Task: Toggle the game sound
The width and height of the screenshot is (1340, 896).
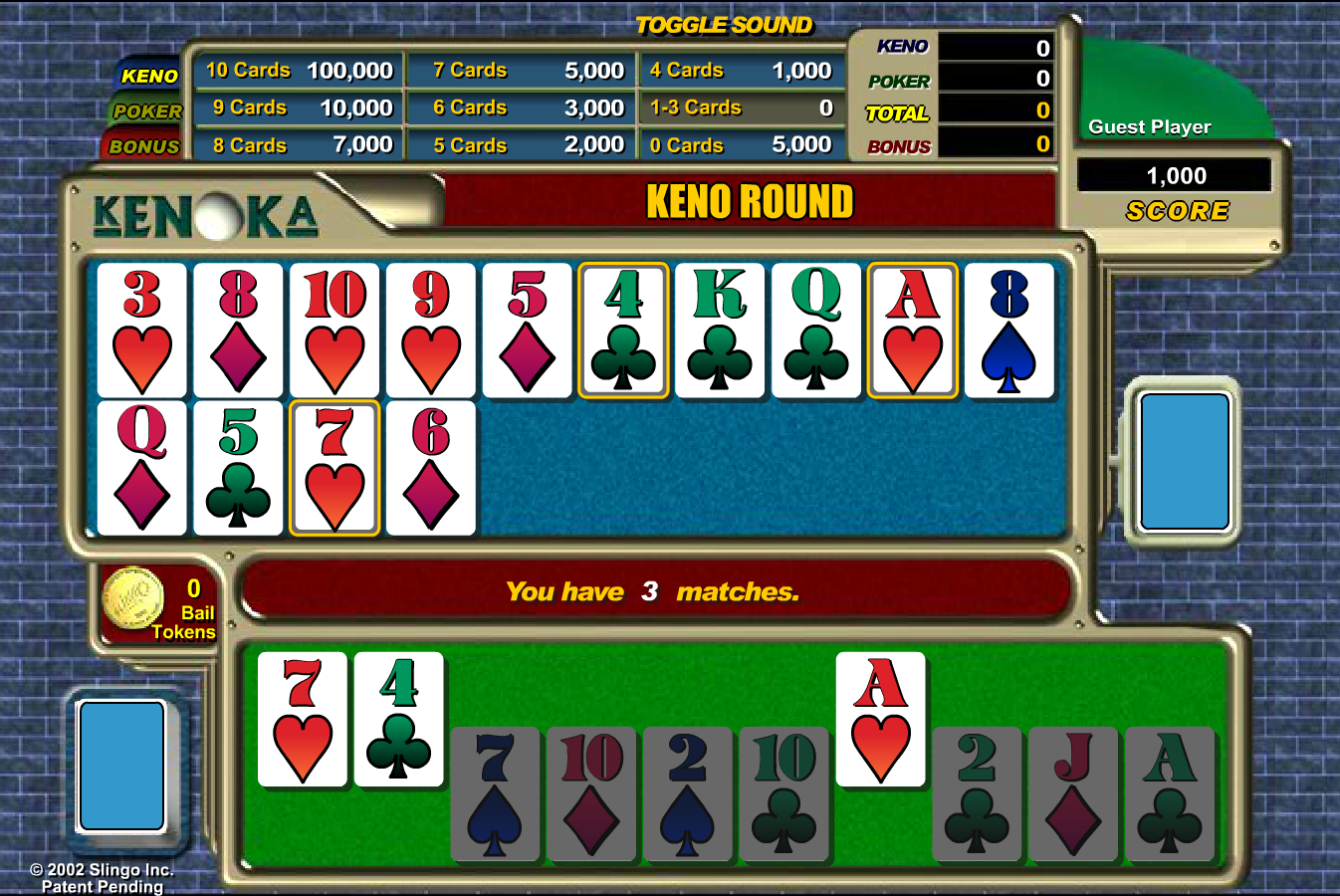Action: (724, 25)
